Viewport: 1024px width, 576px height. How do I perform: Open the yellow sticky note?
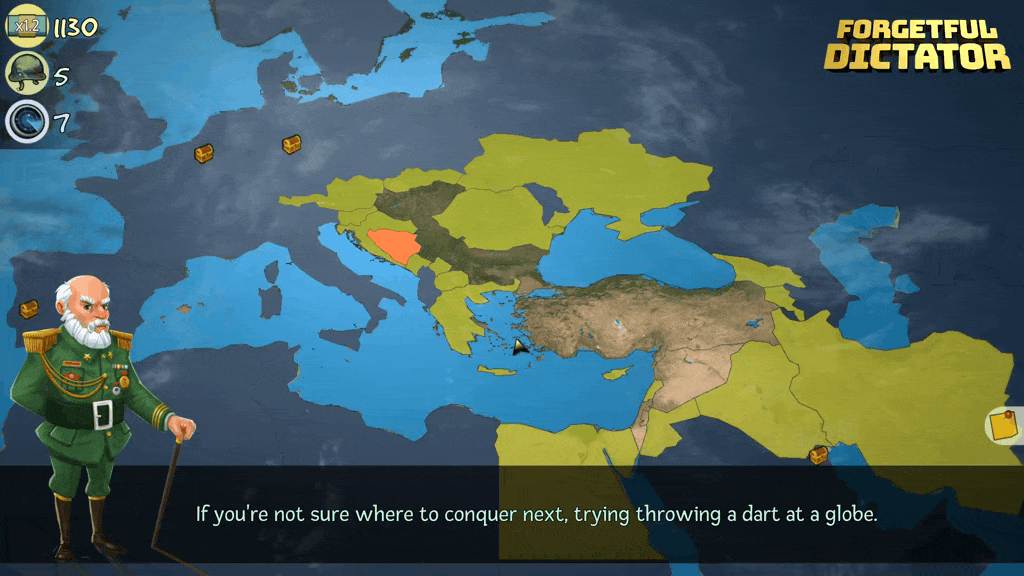tap(1002, 426)
